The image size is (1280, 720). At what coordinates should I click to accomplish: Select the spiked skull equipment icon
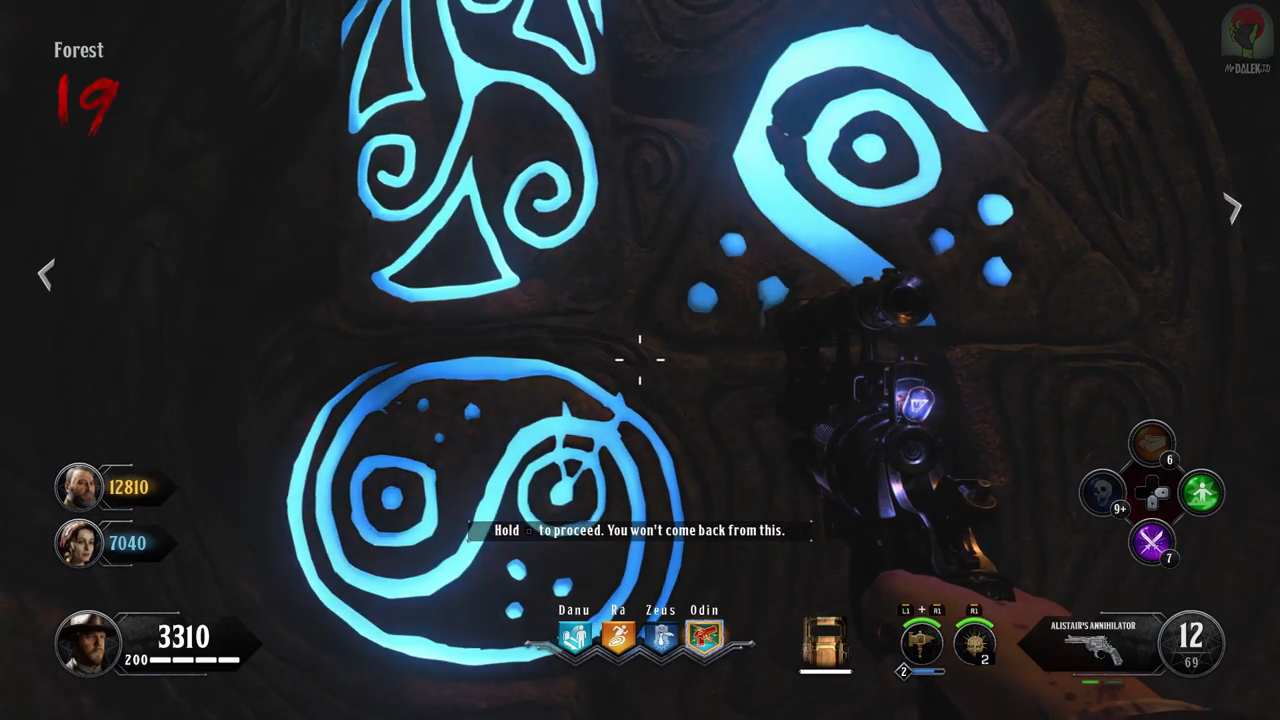point(974,644)
